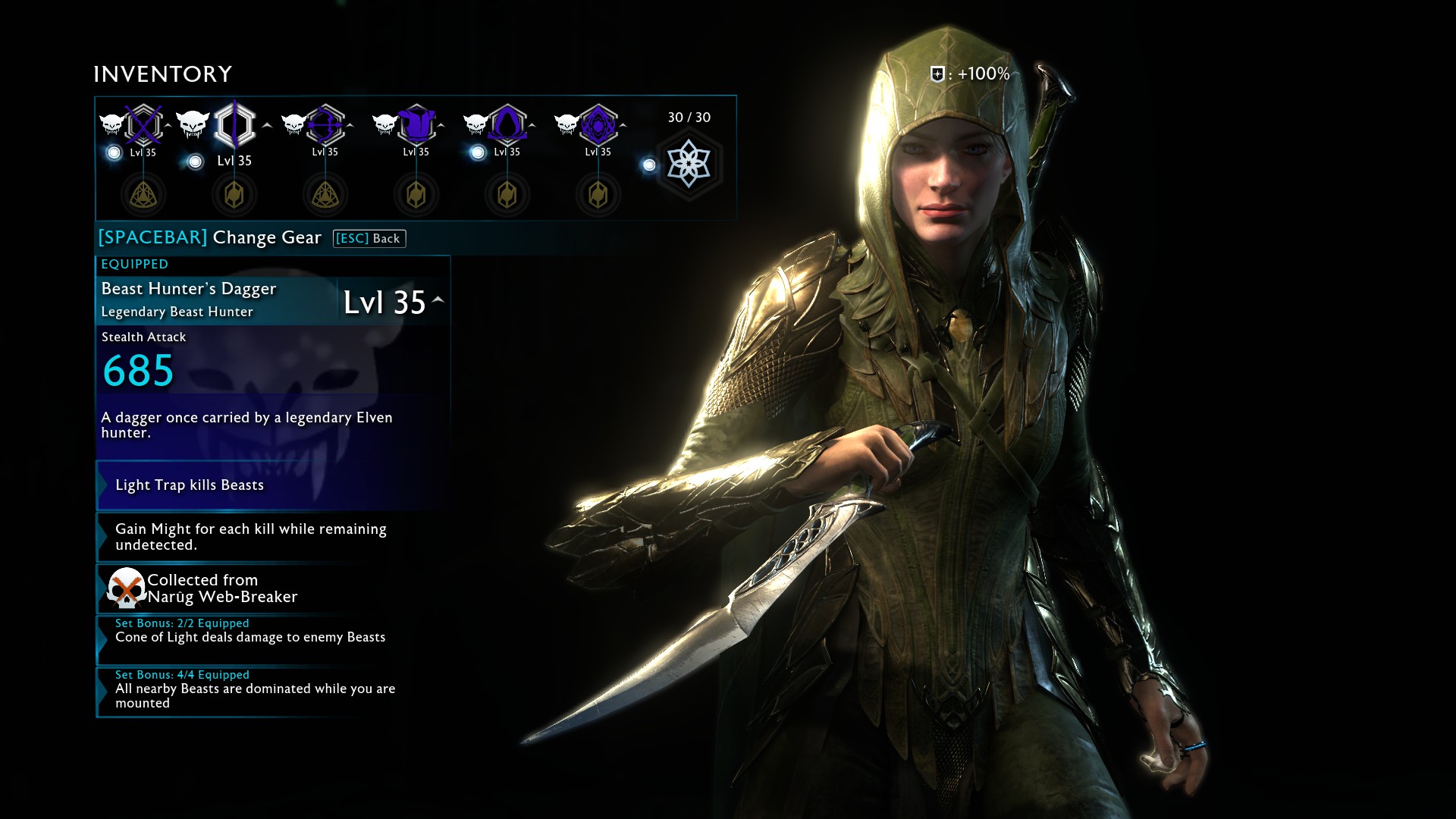
Task: Activate the Change Gear option
Action: pyautogui.click(x=210, y=237)
